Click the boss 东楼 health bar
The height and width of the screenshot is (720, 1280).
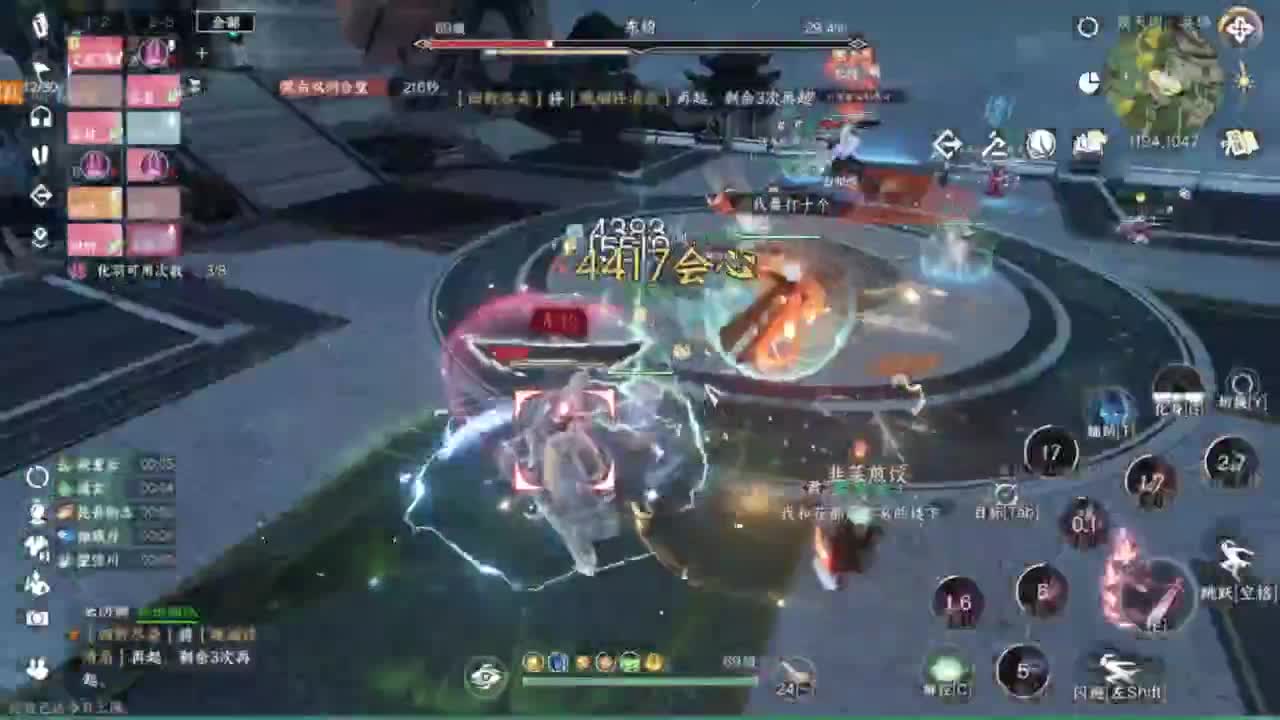[x=637, y=44]
